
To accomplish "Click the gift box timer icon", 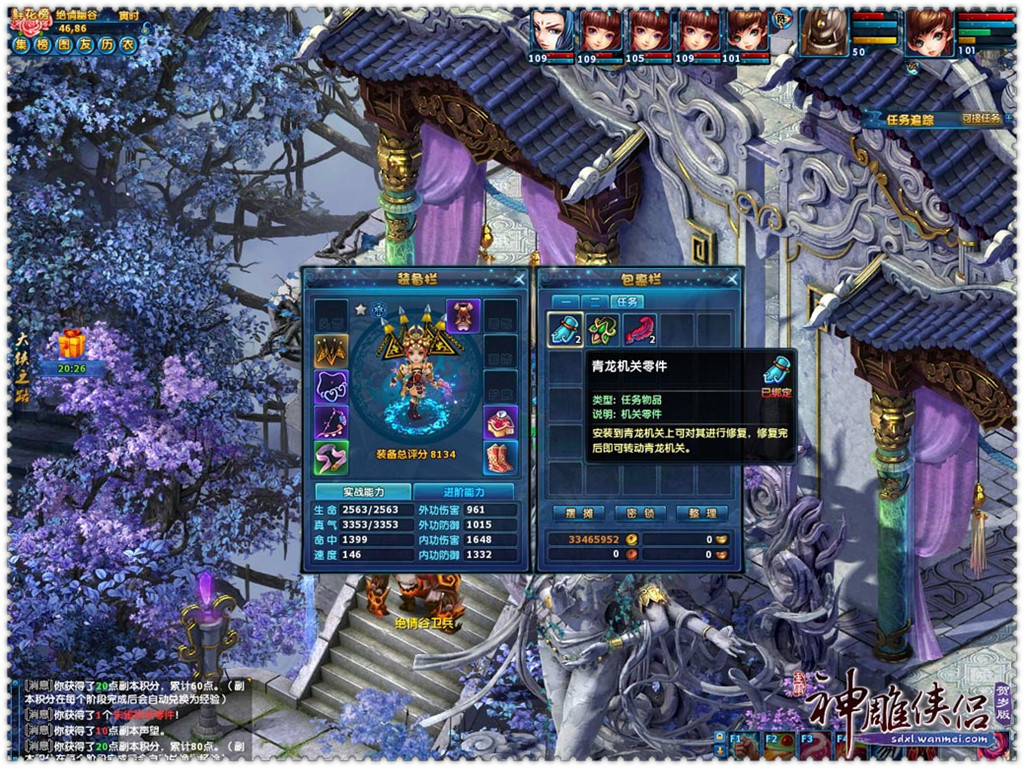I will pos(71,346).
